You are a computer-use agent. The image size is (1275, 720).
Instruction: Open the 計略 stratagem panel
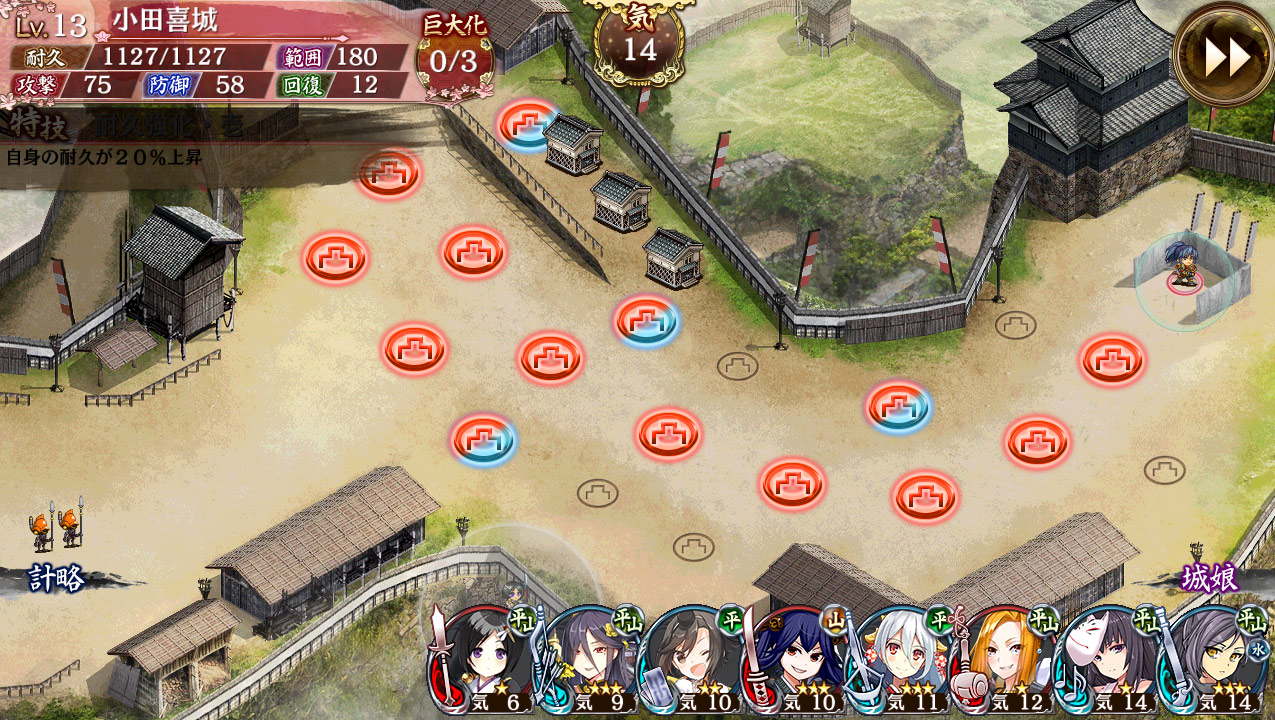(x=57, y=578)
